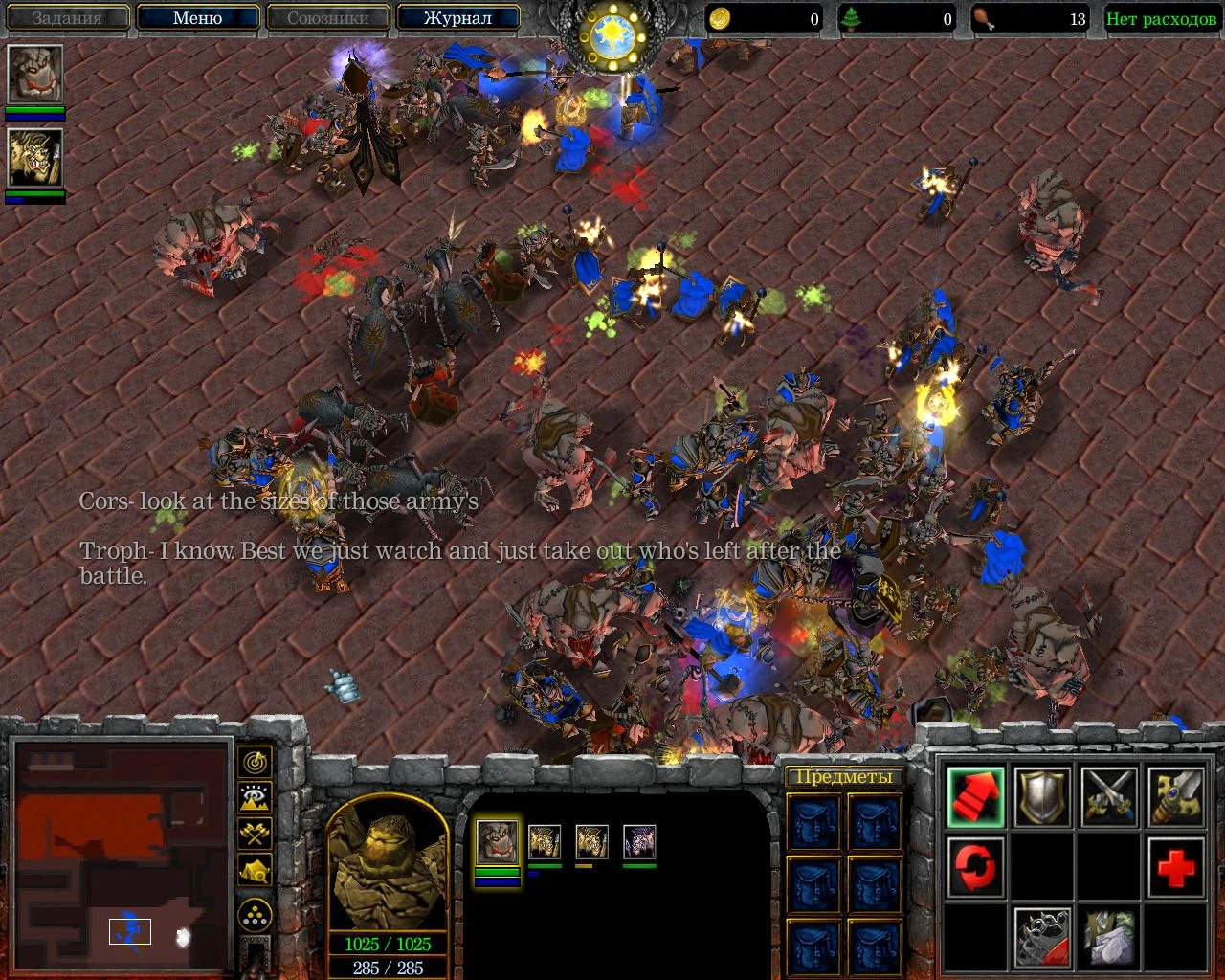
Task: Select the red attack-move arrow command
Action: pyautogui.click(x=974, y=797)
